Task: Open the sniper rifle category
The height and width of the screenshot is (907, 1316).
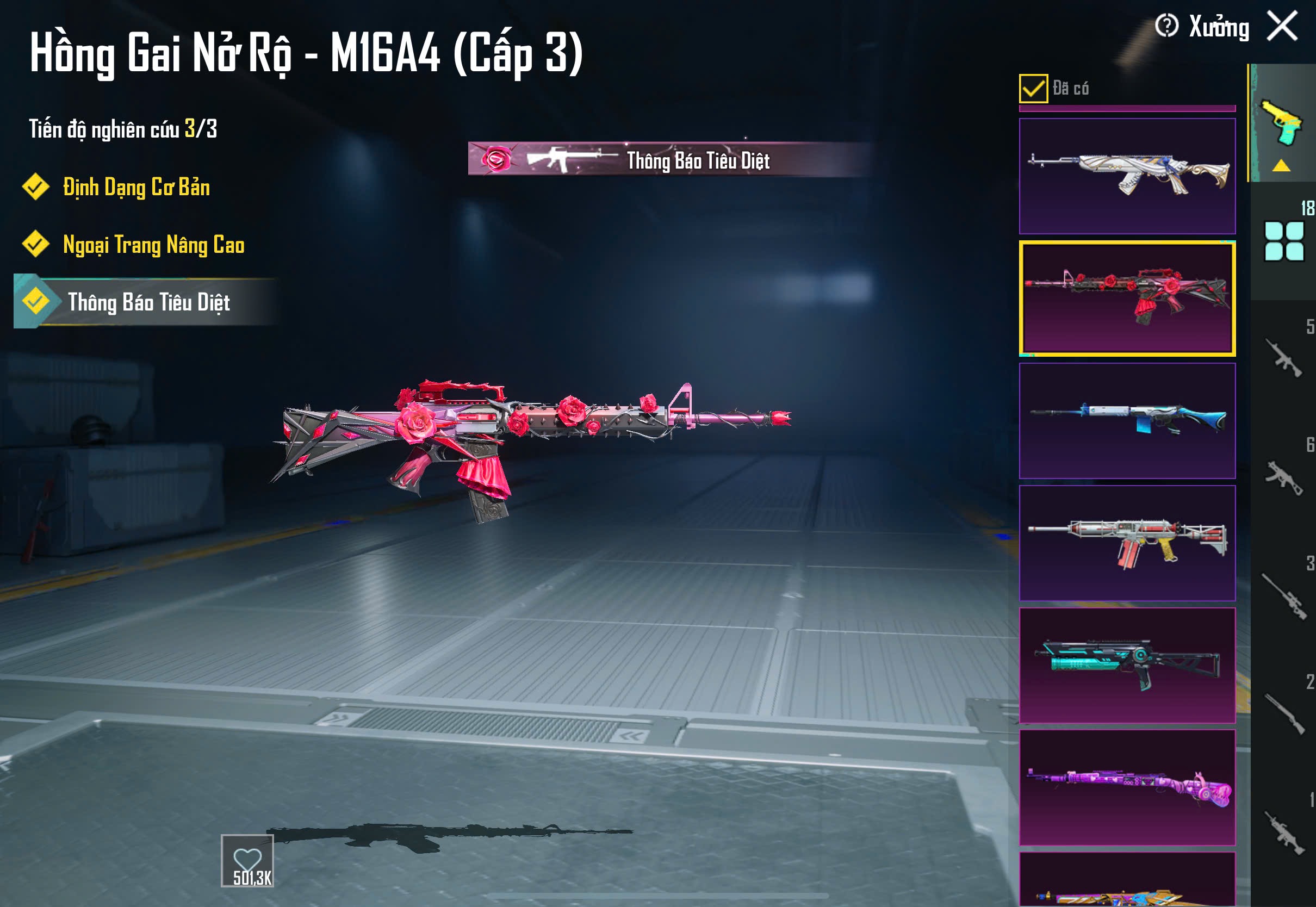Action: [x=1283, y=595]
